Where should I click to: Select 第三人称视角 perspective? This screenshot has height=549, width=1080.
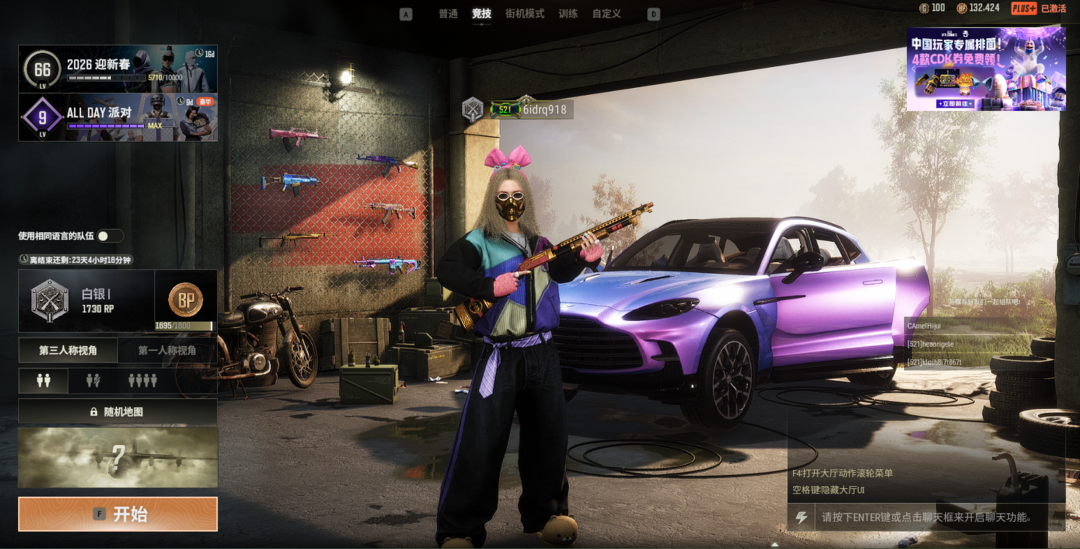tap(68, 350)
